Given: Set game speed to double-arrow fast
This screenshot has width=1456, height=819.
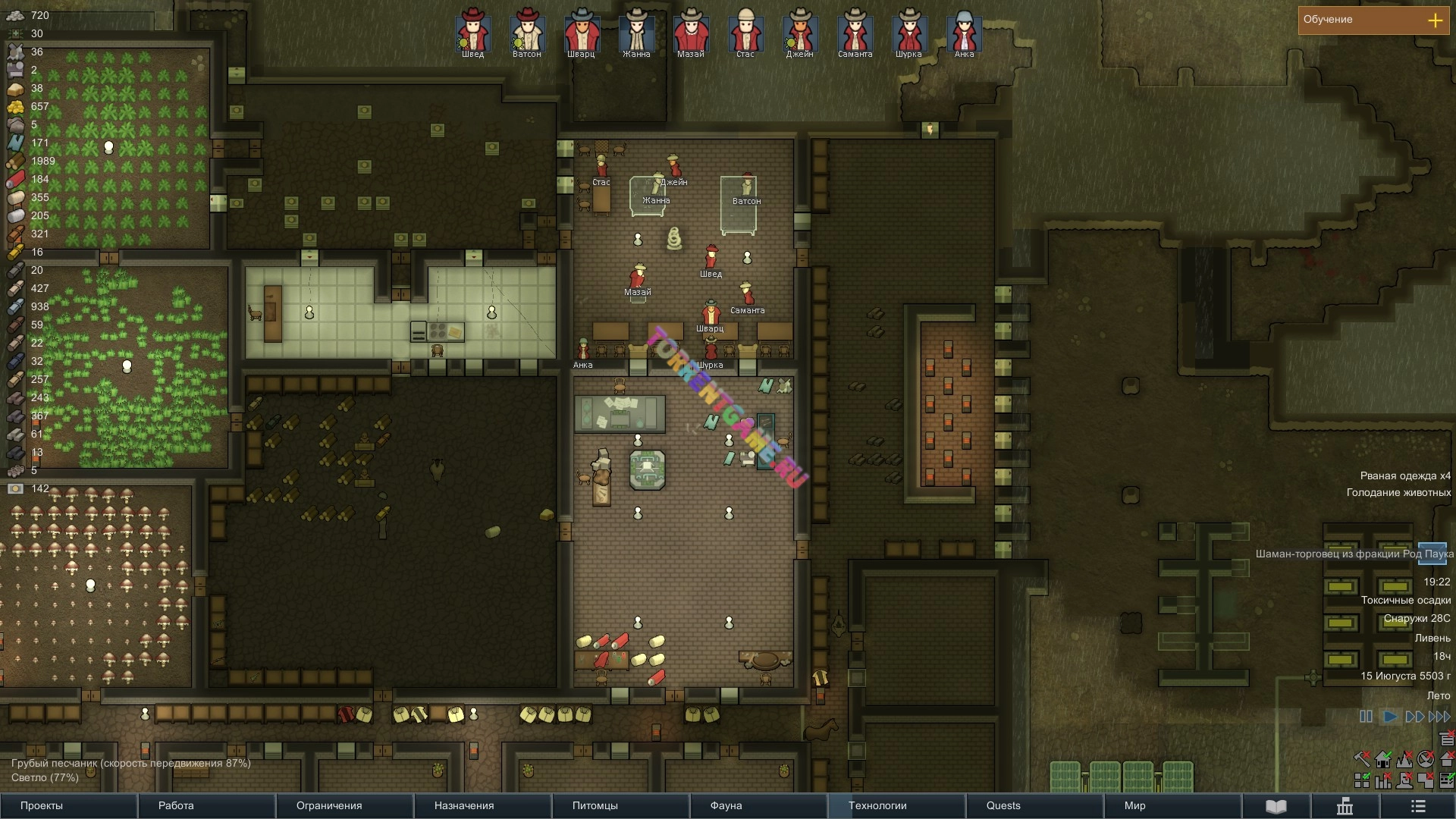Looking at the screenshot, I should click(1414, 717).
